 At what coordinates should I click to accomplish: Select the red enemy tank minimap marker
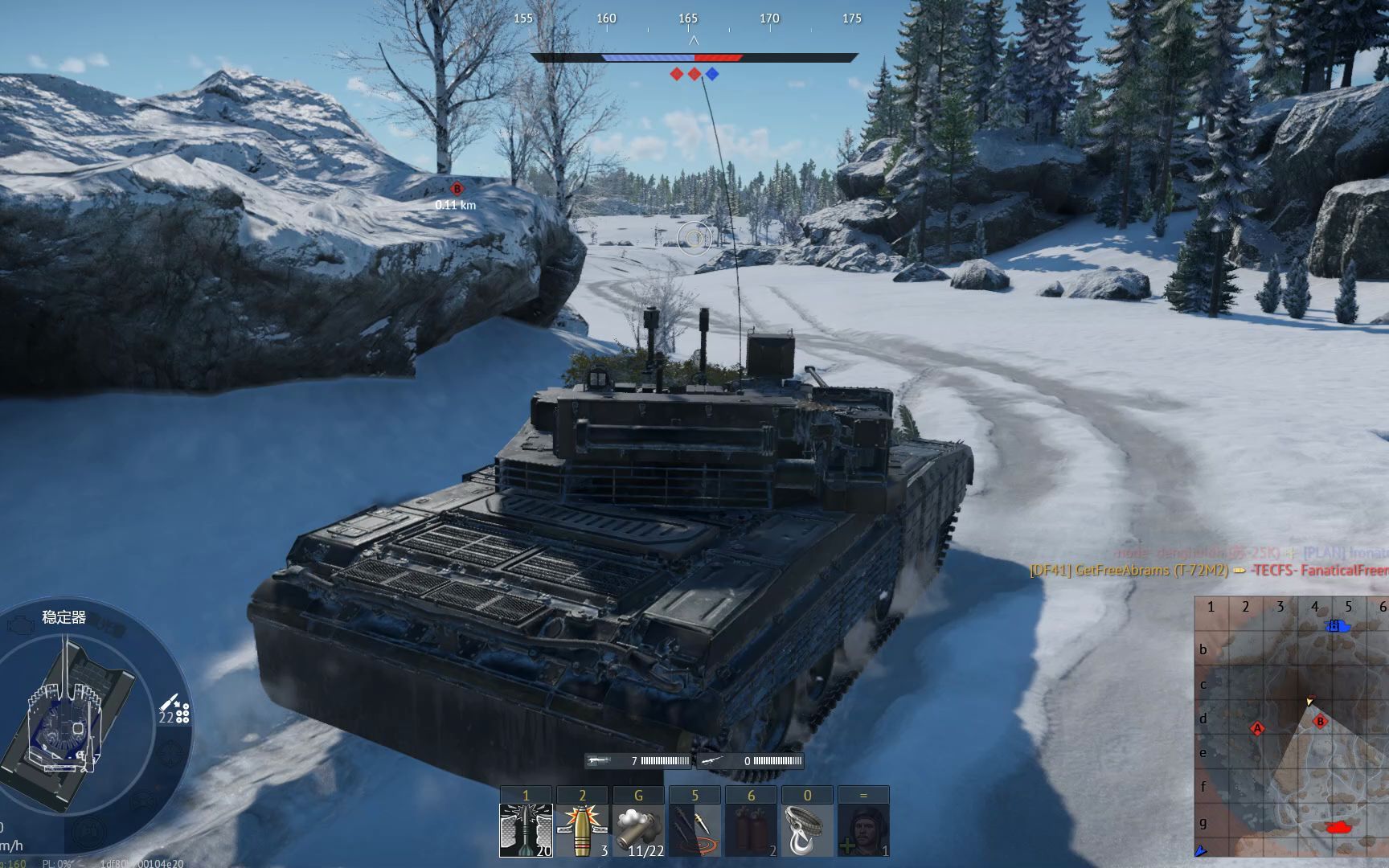[x=1339, y=826]
